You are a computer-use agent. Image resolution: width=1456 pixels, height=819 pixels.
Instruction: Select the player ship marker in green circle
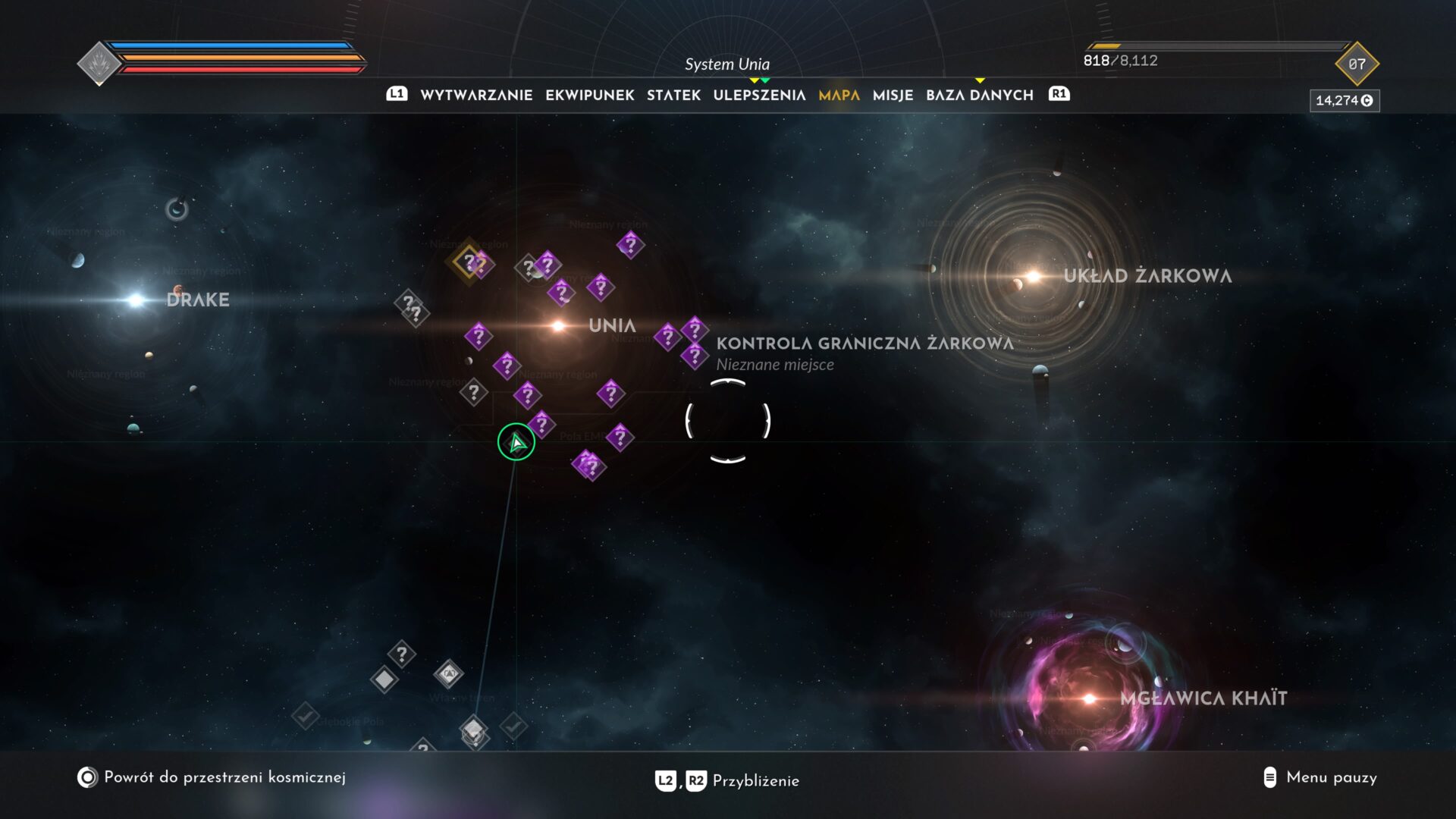516,442
